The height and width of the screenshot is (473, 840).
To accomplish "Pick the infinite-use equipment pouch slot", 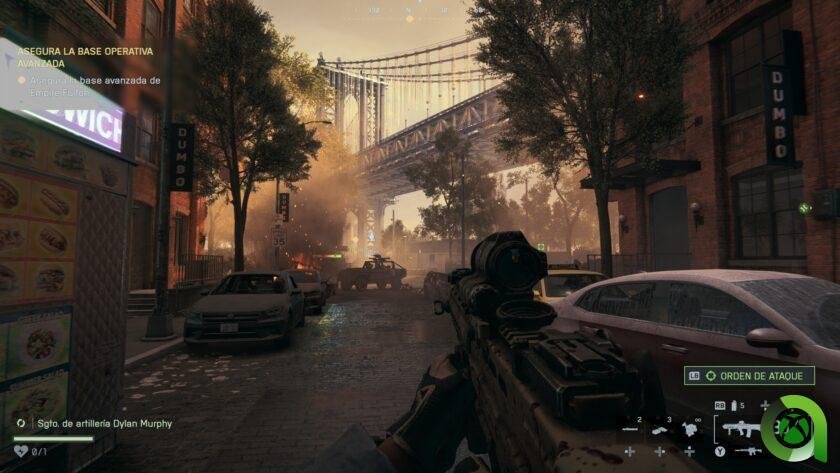I will click(x=690, y=429).
